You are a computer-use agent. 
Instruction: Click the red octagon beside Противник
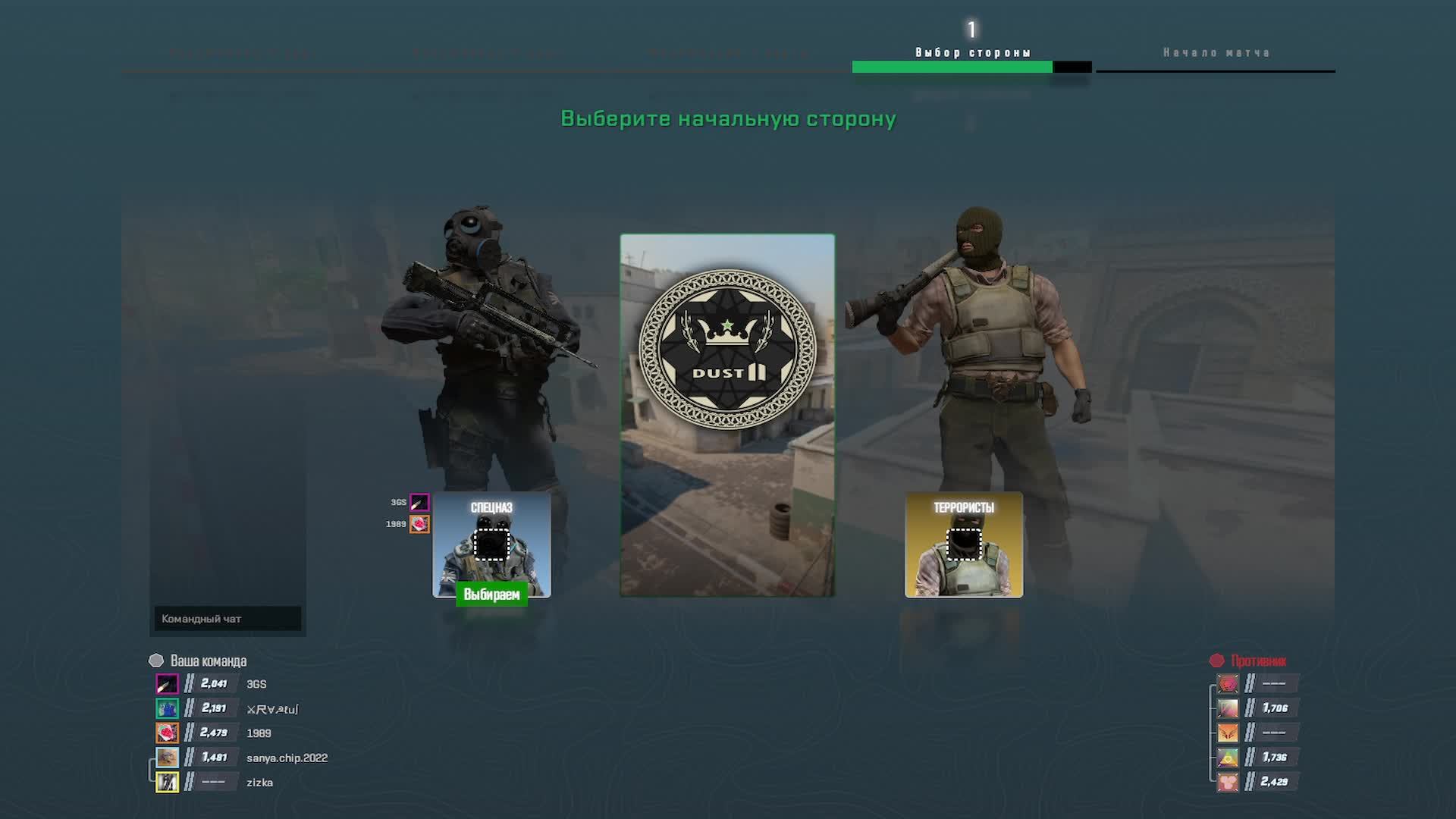click(1219, 661)
